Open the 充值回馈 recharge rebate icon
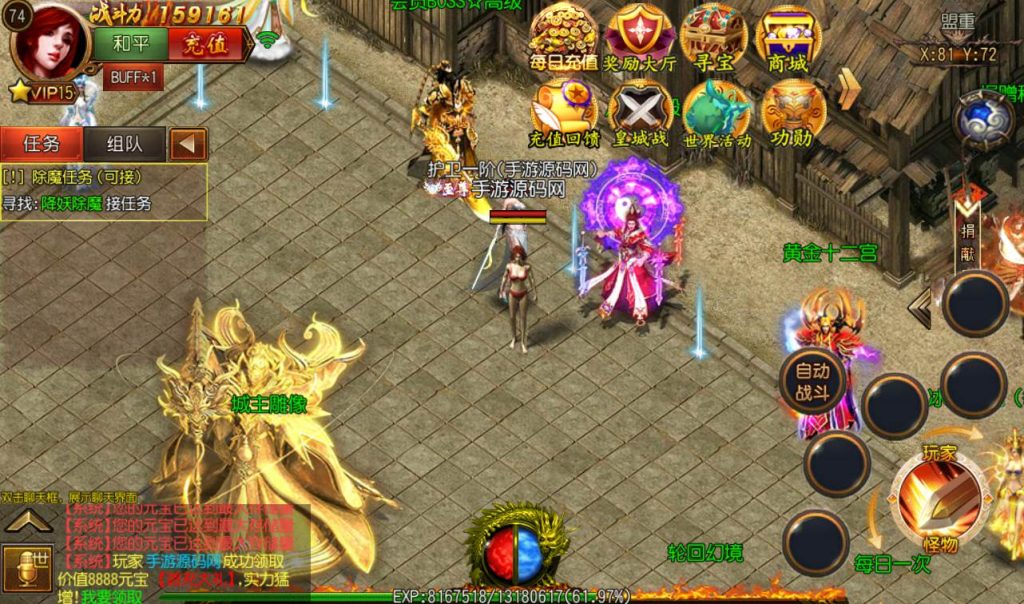The width and height of the screenshot is (1024, 604). pyautogui.click(x=563, y=112)
